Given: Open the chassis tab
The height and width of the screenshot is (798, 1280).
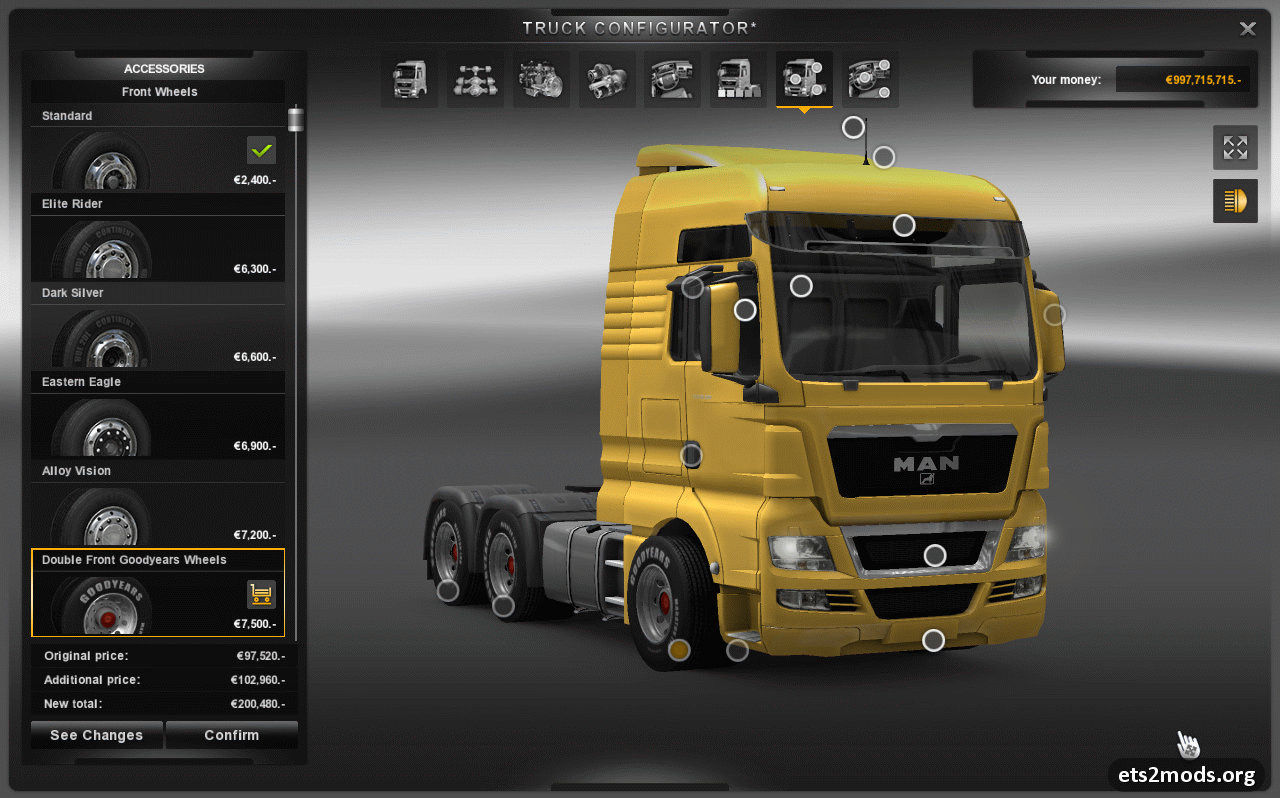Looking at the screenshot, I should [475, 80].
